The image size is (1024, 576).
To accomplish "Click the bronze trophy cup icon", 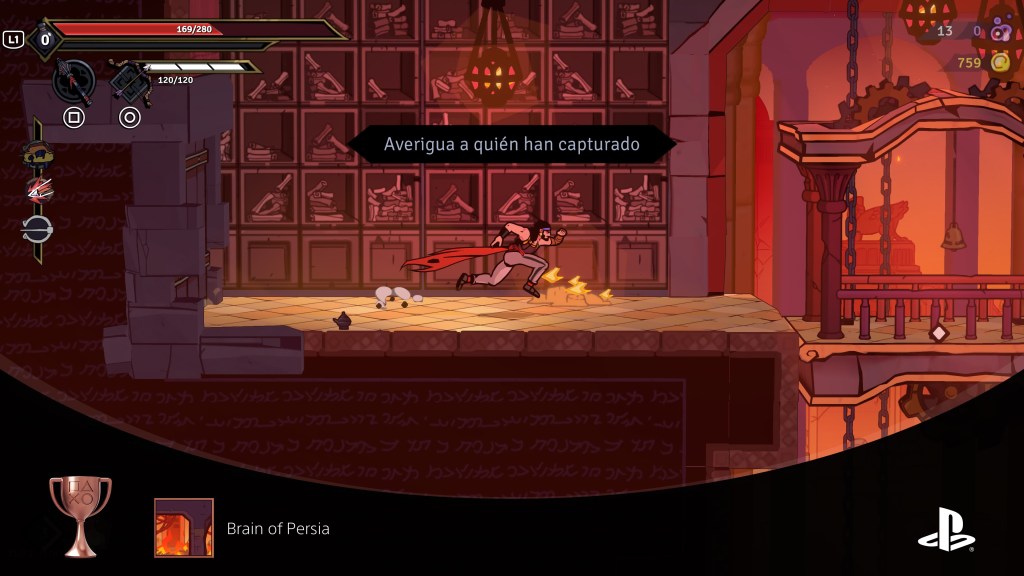I will point(80,514).
